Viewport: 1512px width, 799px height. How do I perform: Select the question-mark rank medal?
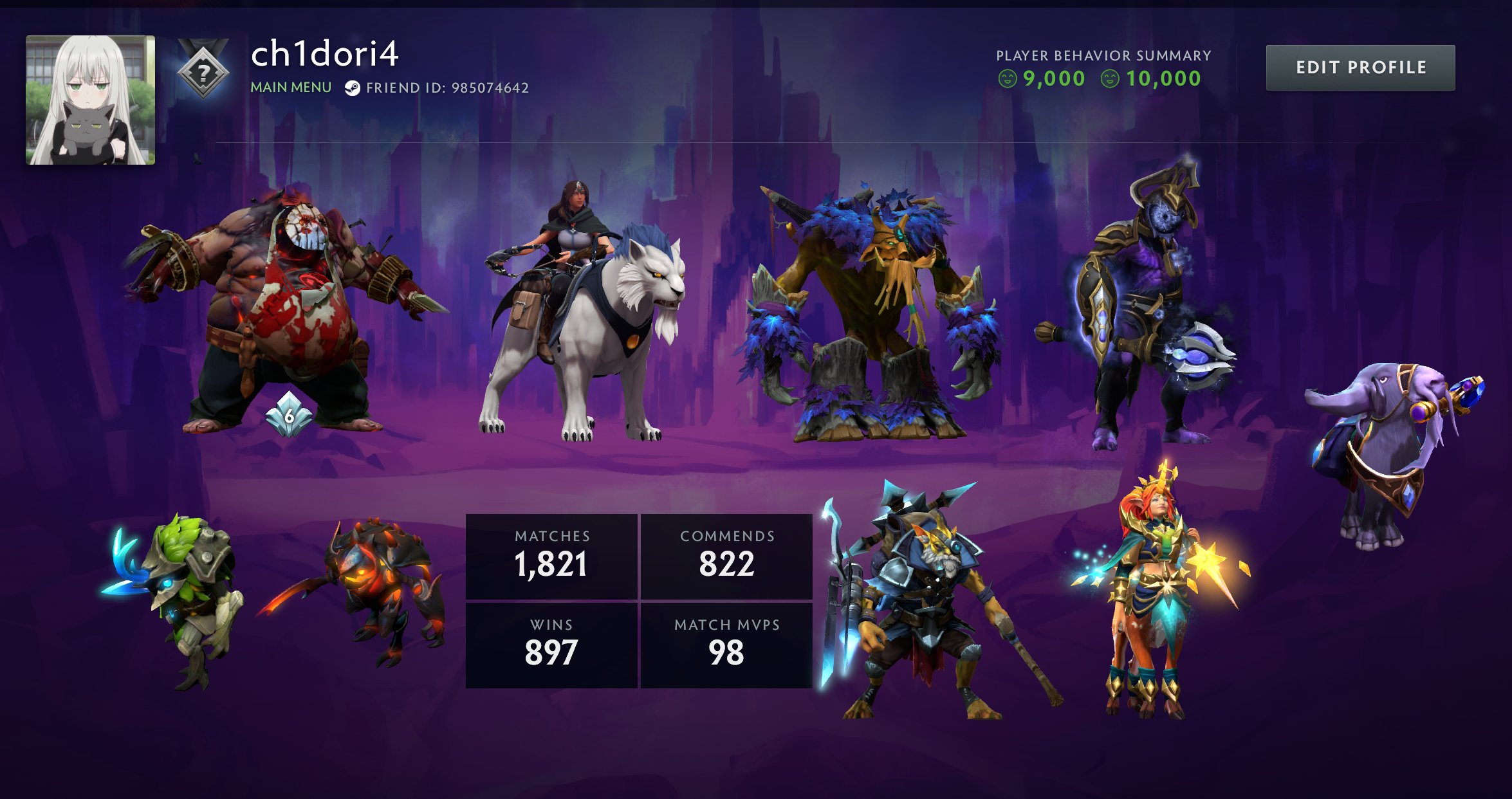[203, 73]
